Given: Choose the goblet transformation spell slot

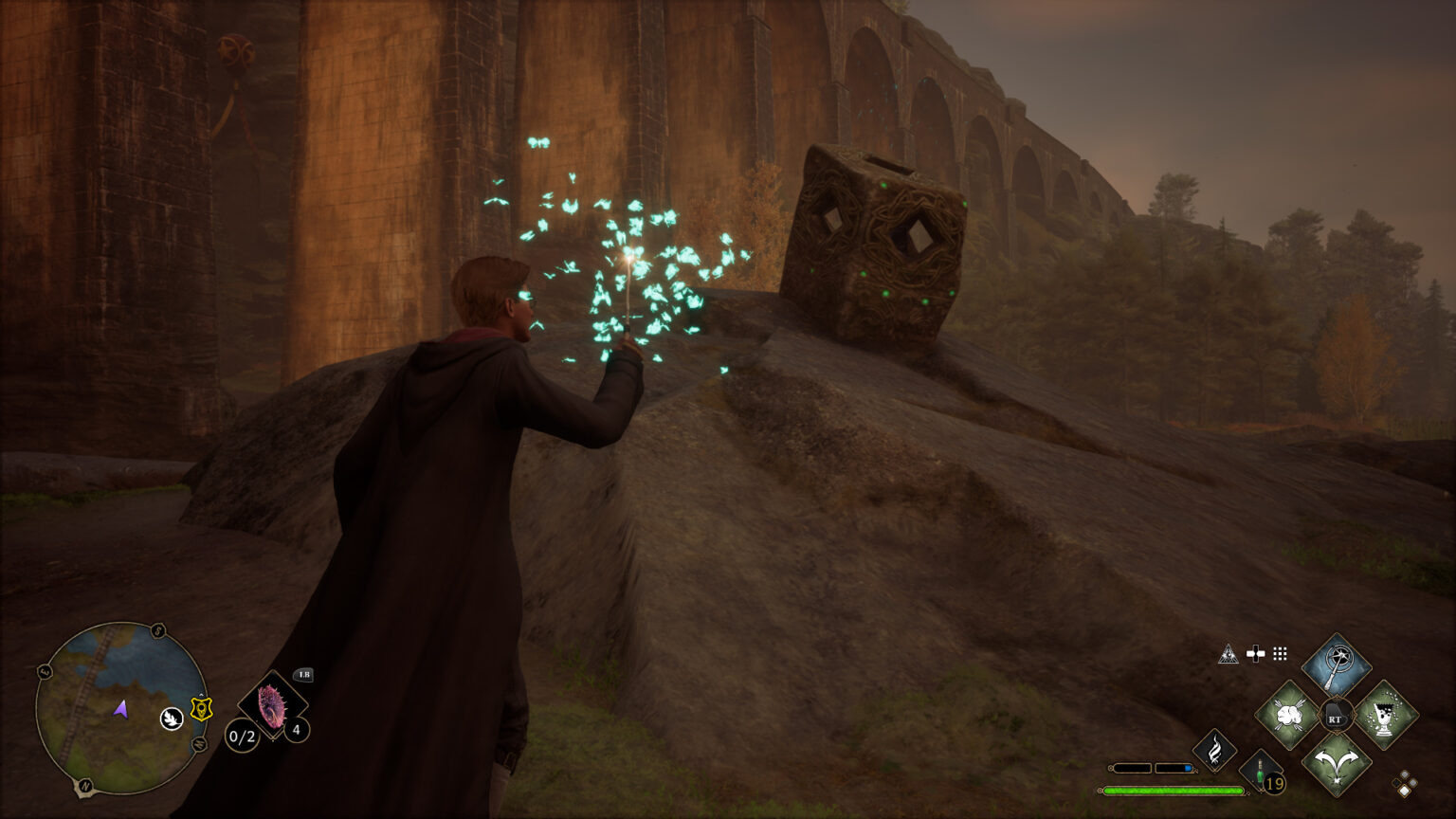Looking at the screenshot, I should 1385,715.
